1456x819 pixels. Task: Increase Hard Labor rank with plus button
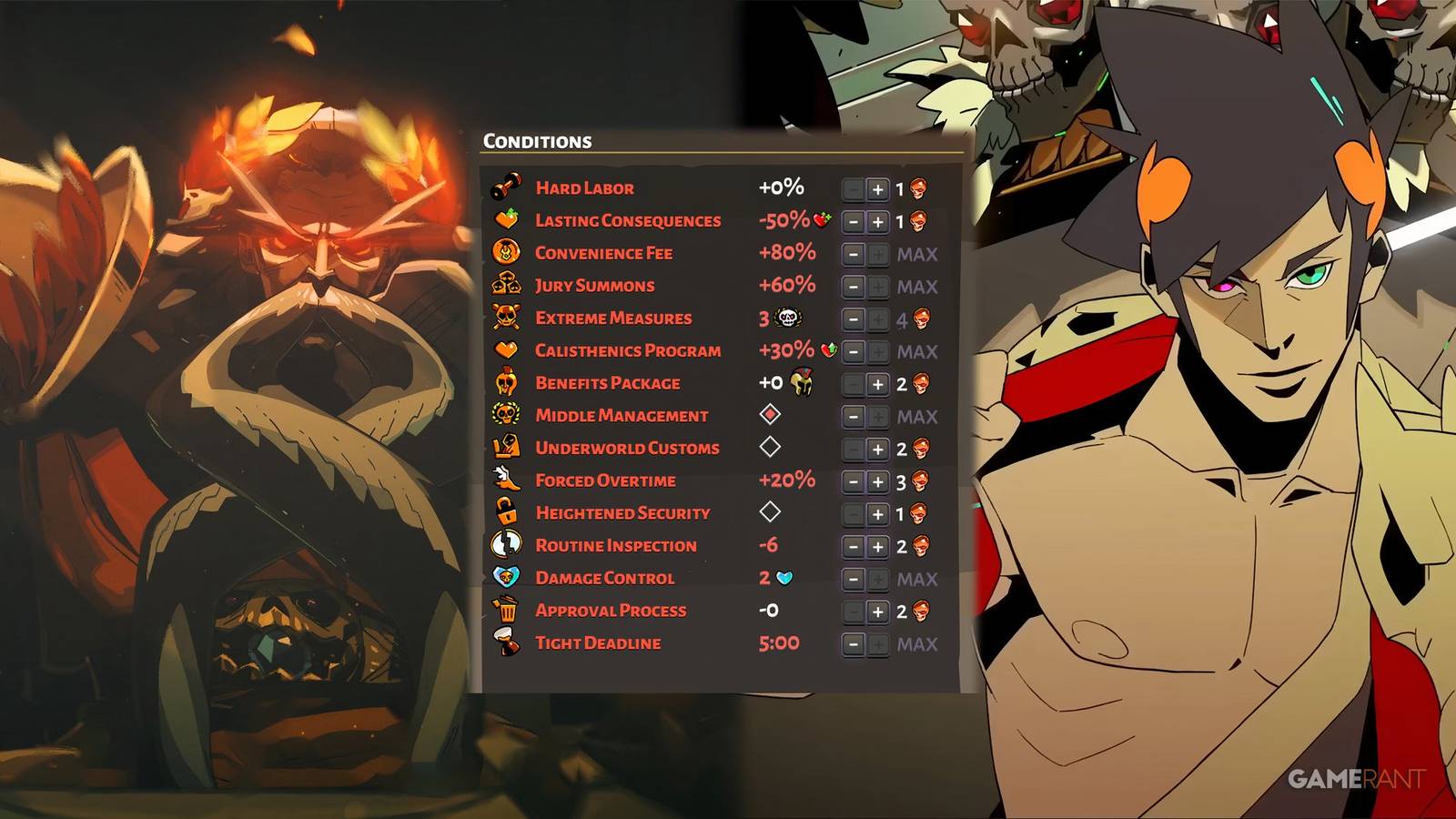[x=877, y=188]
